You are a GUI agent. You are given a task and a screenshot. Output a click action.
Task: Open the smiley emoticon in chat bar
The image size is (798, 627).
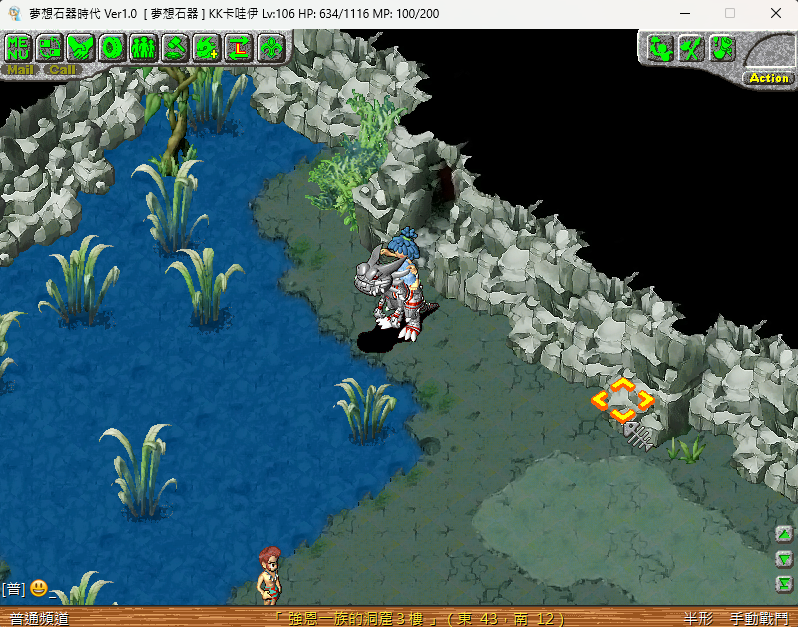click(x=38, y=588)
